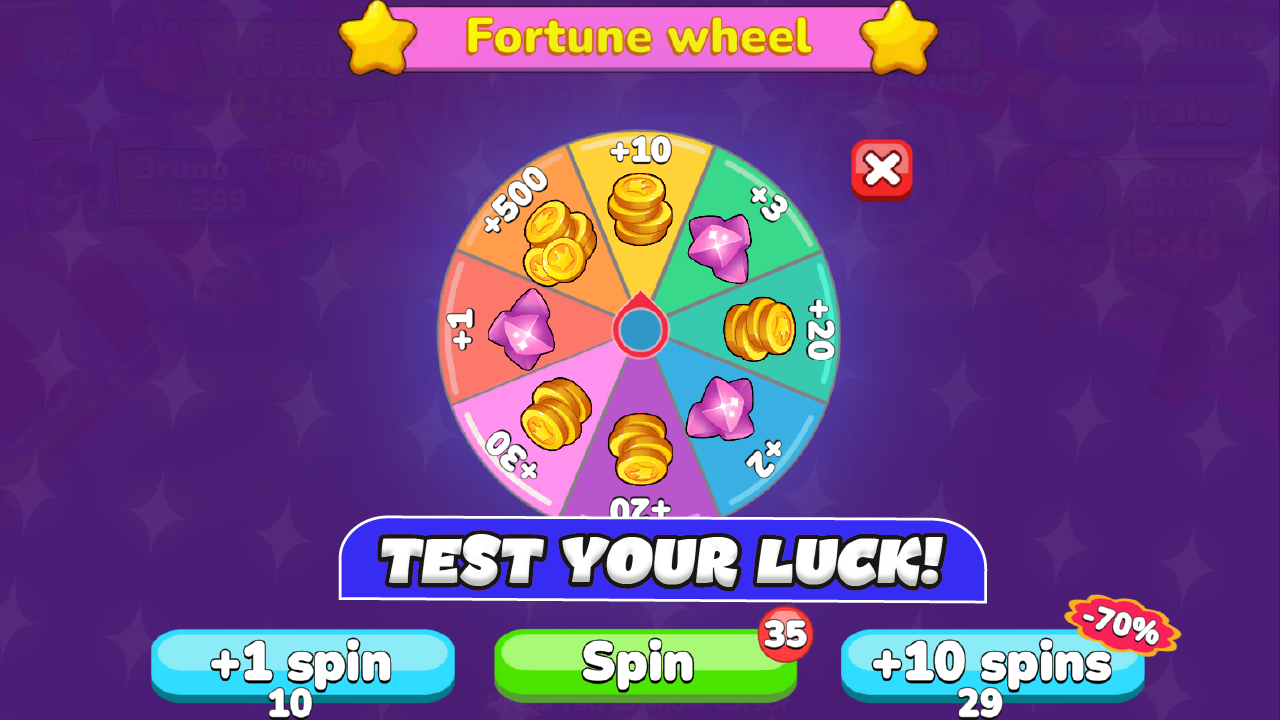Click the coins pile on the +10 segment

(638, 210)
